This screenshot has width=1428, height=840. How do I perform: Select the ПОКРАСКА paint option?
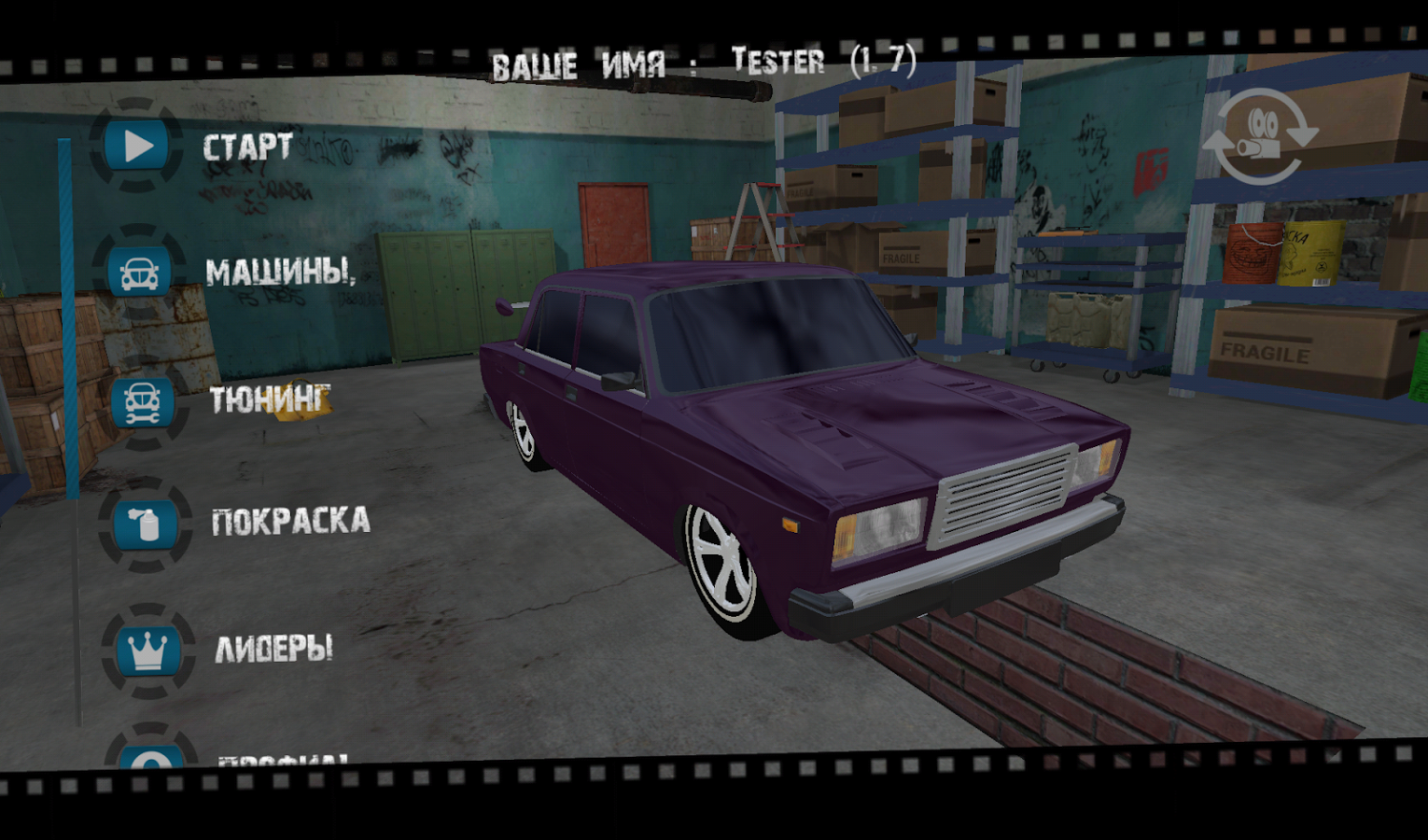pos(290,521)
